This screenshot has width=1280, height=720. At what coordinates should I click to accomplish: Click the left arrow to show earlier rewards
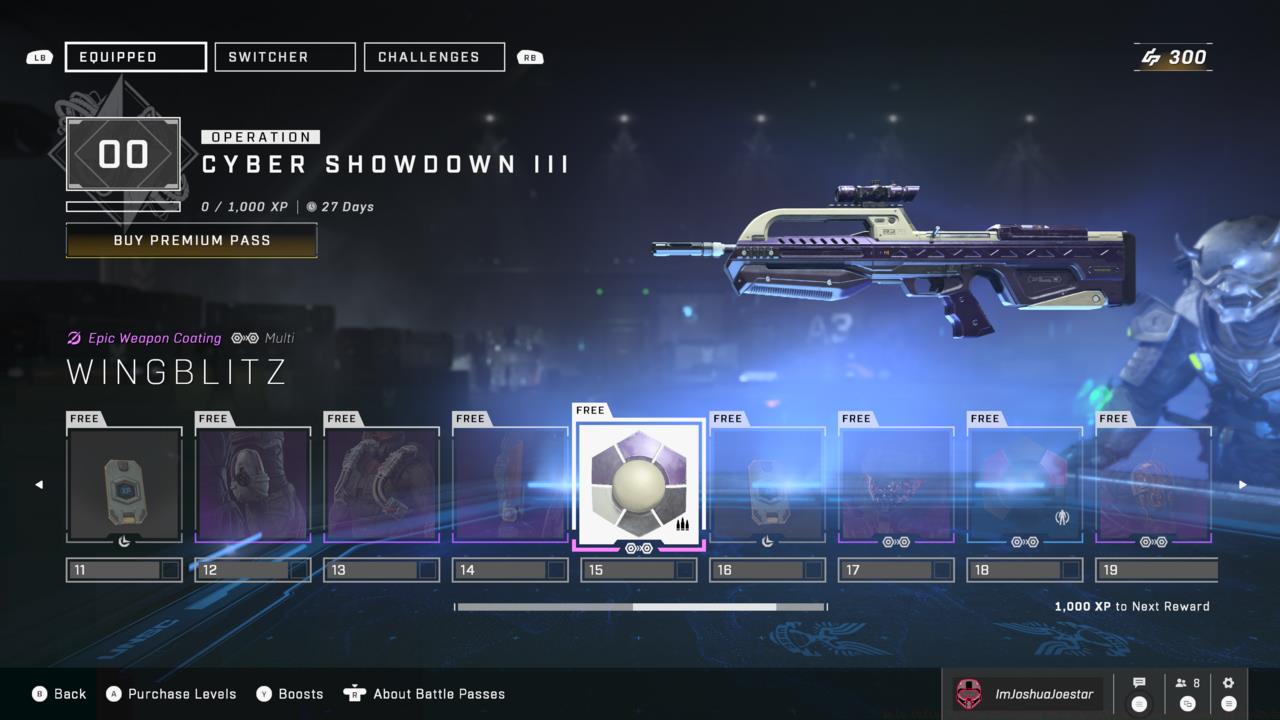pos(39,485)
